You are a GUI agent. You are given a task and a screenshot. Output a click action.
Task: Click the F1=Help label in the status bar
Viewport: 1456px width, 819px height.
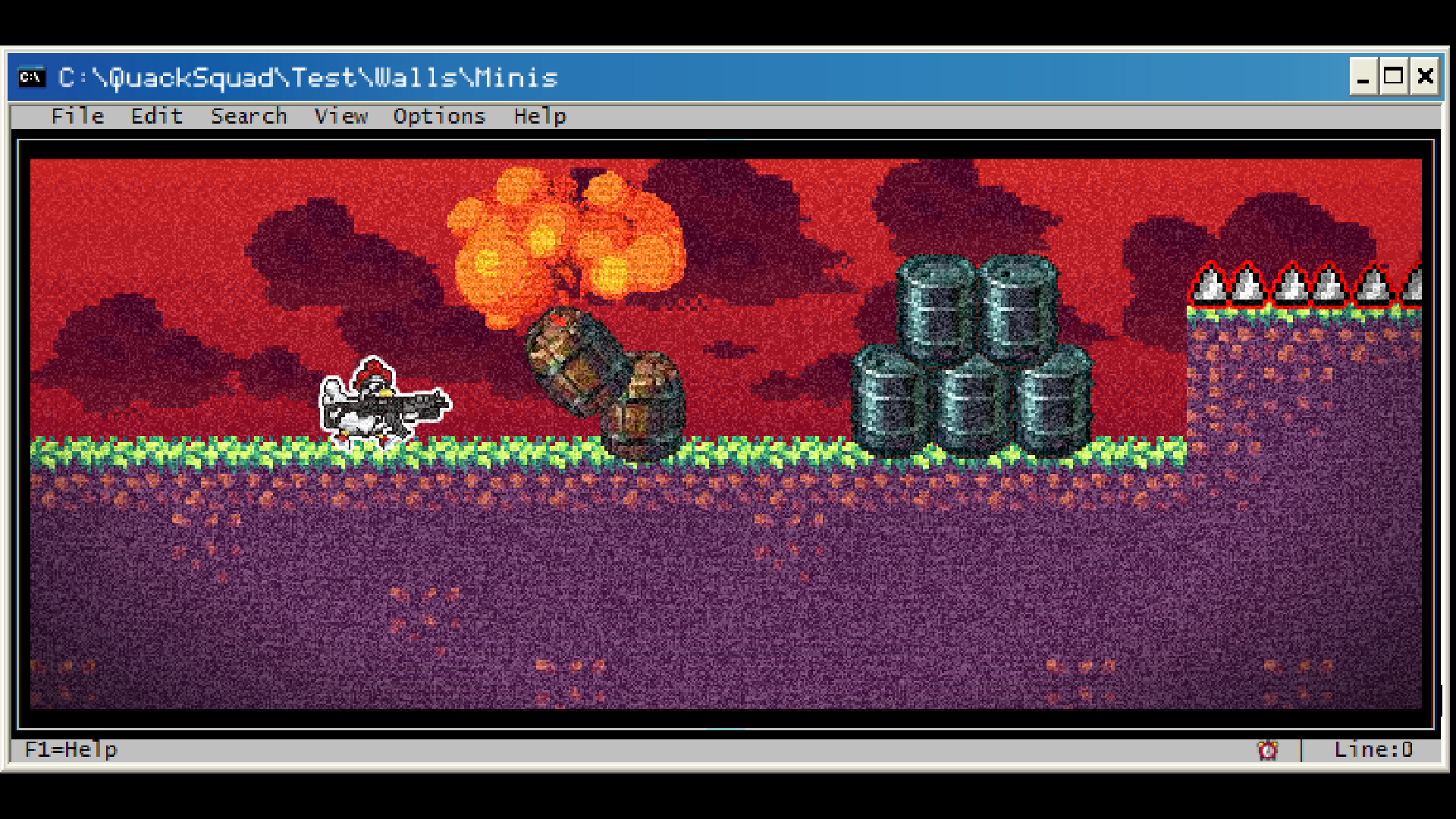coord(71,749)
